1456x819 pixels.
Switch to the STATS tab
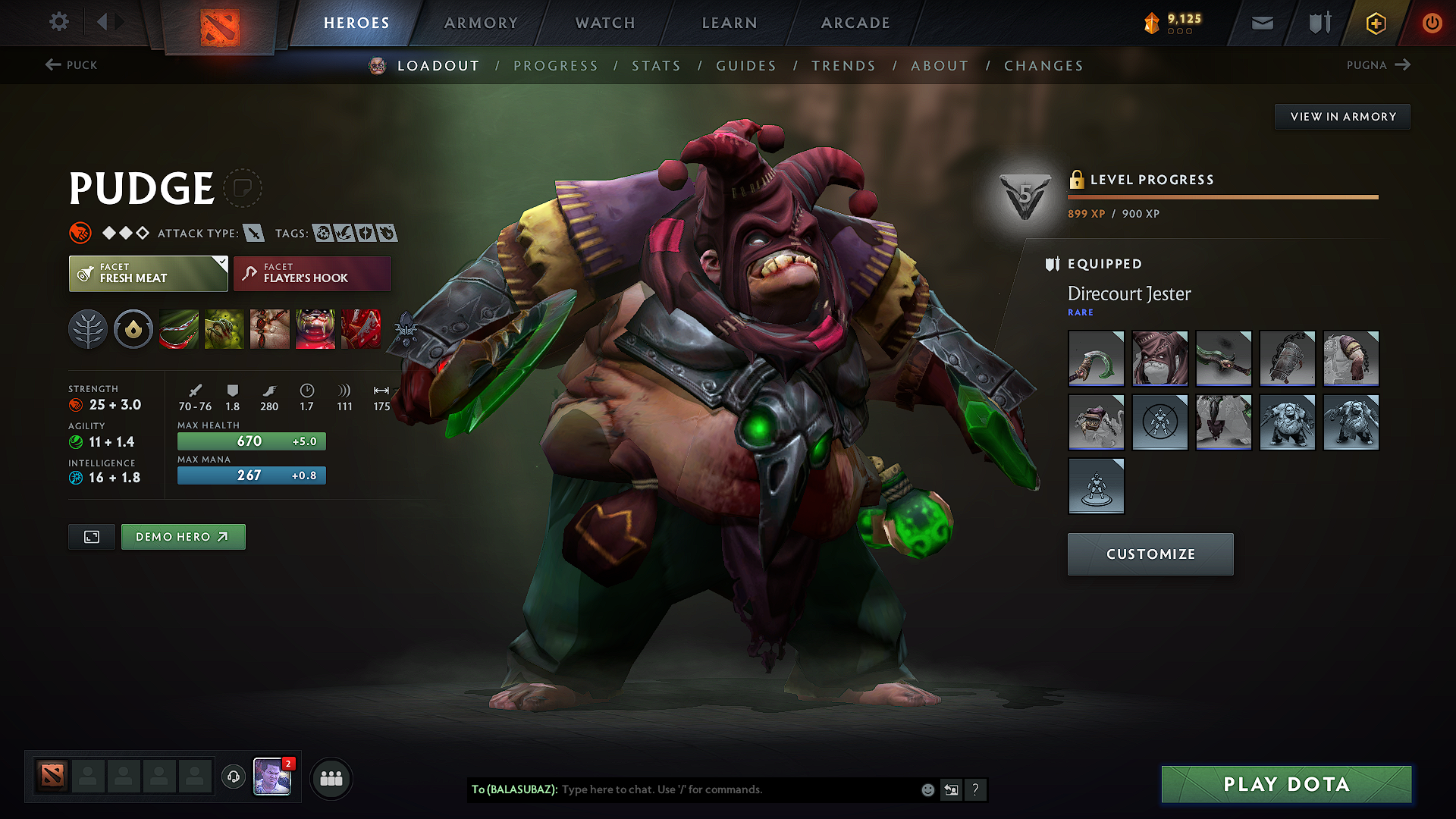click(x=657, y=66)
